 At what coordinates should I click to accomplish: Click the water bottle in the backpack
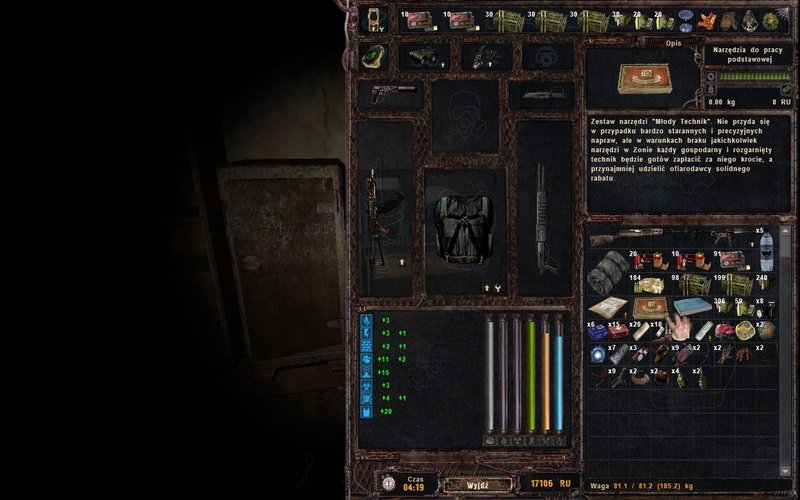tap(764, 250)
